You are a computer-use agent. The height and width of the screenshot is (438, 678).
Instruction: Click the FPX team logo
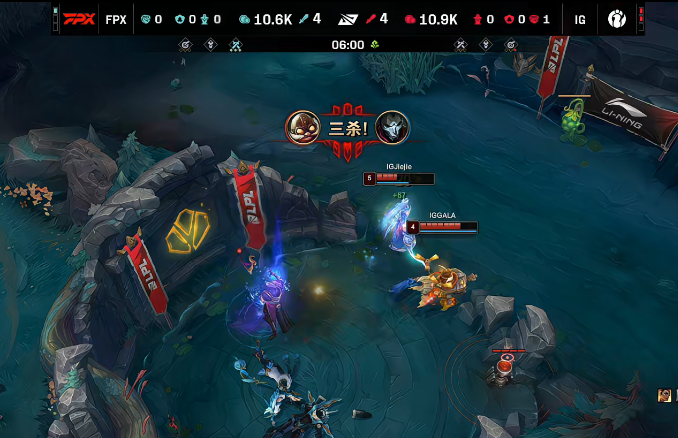click(x=77, y=19)
